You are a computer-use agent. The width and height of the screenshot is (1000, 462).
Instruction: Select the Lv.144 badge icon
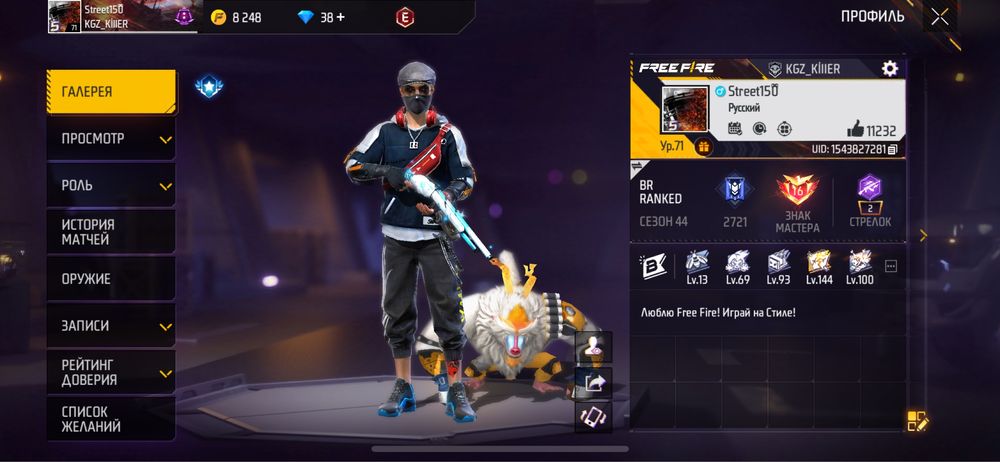(x=819, y=262)
